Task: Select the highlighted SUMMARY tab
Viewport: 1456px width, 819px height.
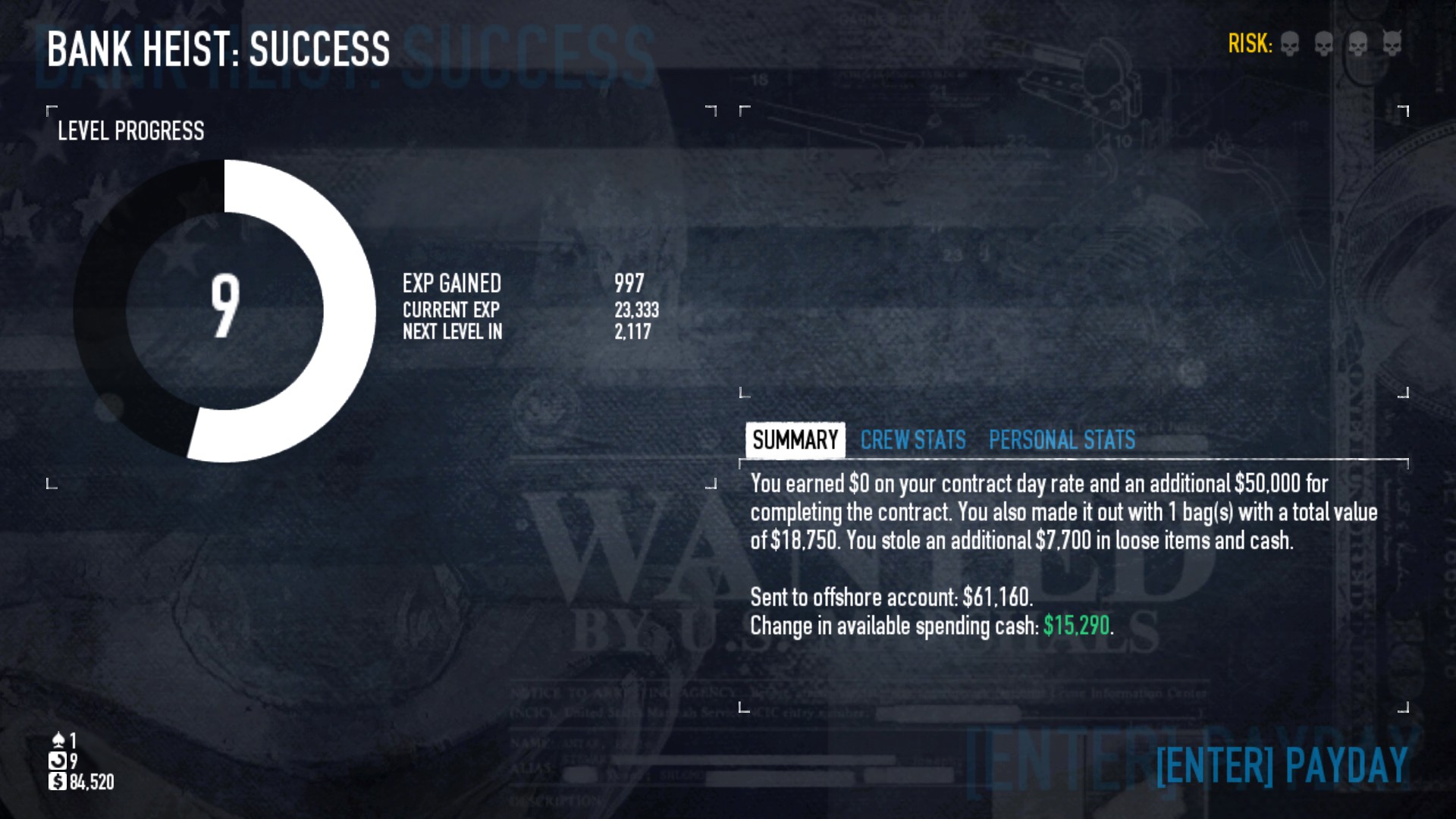Action: 795,438
